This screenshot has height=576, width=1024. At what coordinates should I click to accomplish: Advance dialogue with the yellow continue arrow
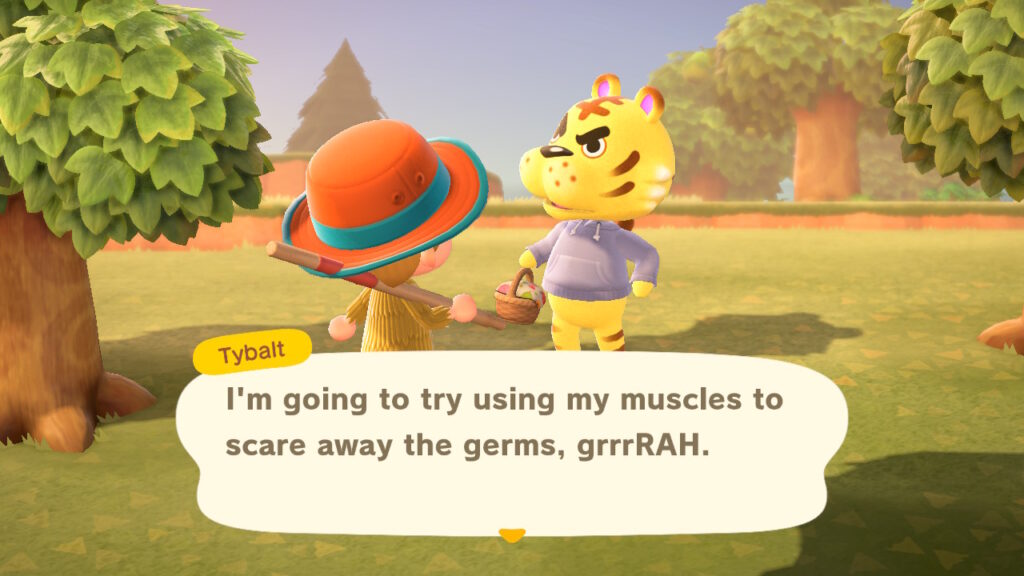click(512, 535)
